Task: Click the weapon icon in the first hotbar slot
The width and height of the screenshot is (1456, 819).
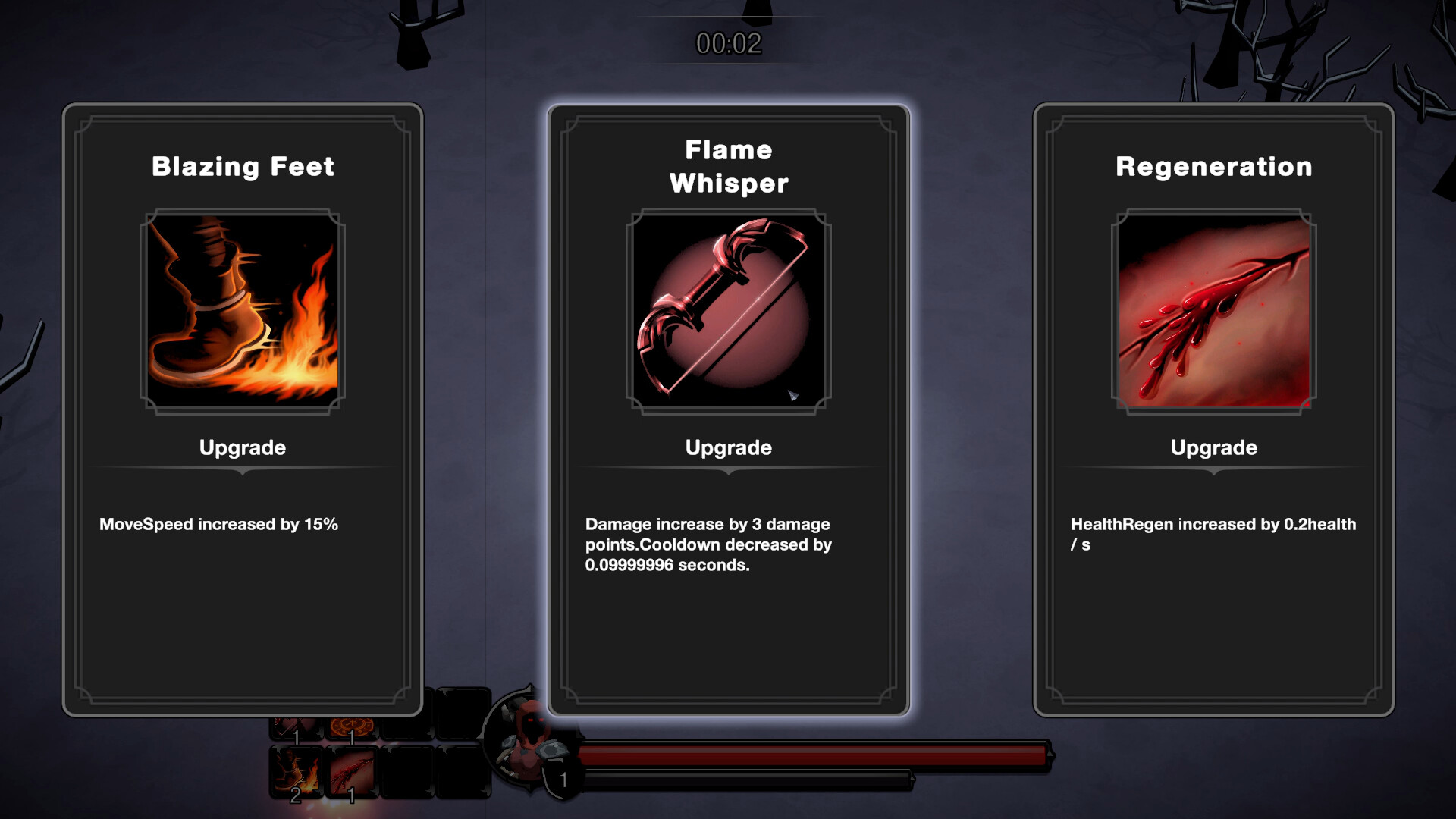Action: coord(295,725)
